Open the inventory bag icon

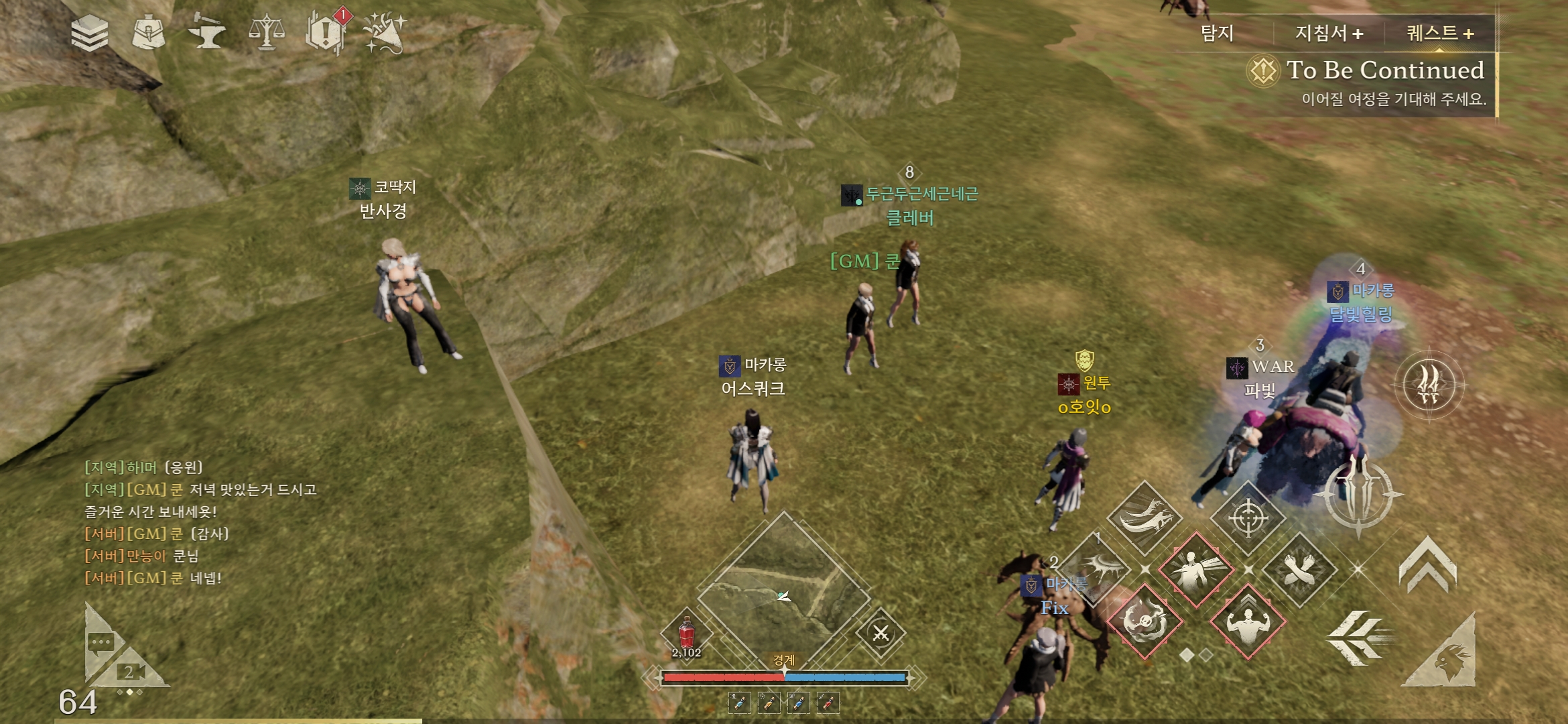click(x=148, y=34)
